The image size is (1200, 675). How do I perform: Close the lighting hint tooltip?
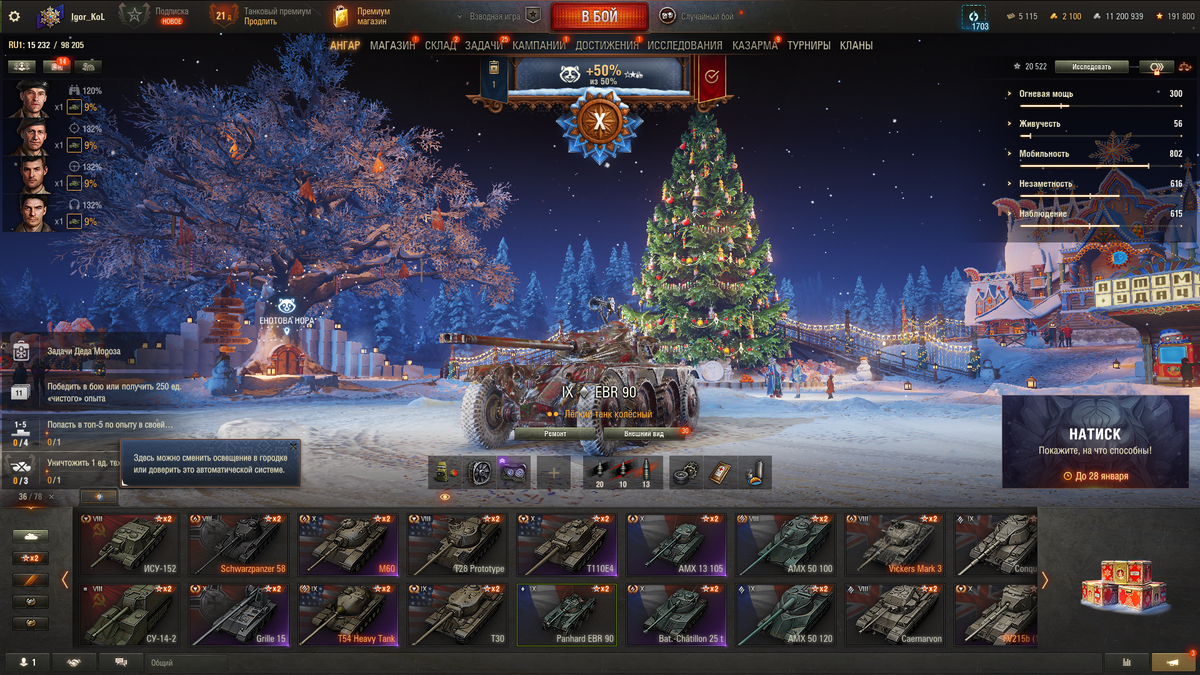[x=293, y=446]
